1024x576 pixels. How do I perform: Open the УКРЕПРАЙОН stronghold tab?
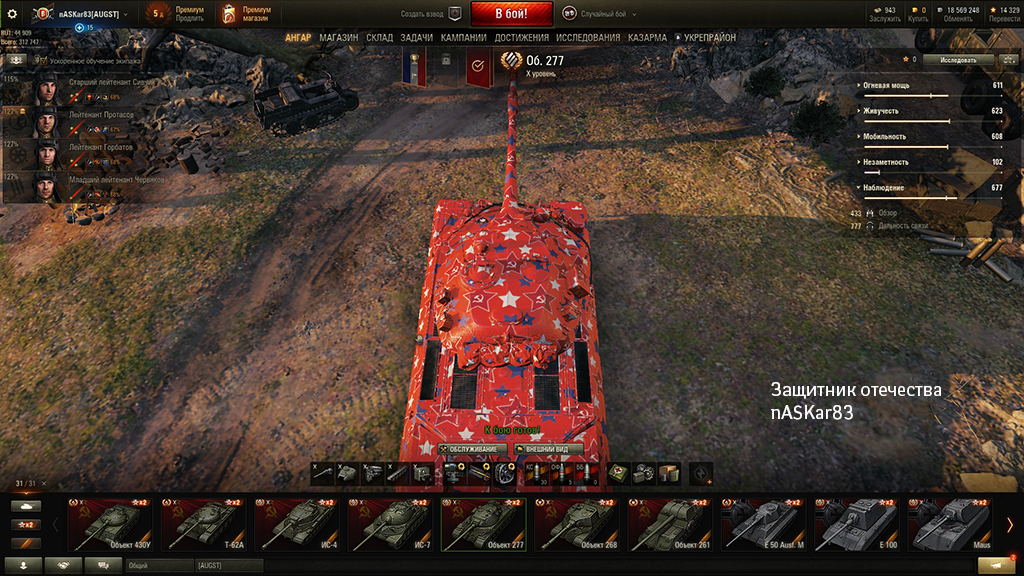[x=709, y=38]
